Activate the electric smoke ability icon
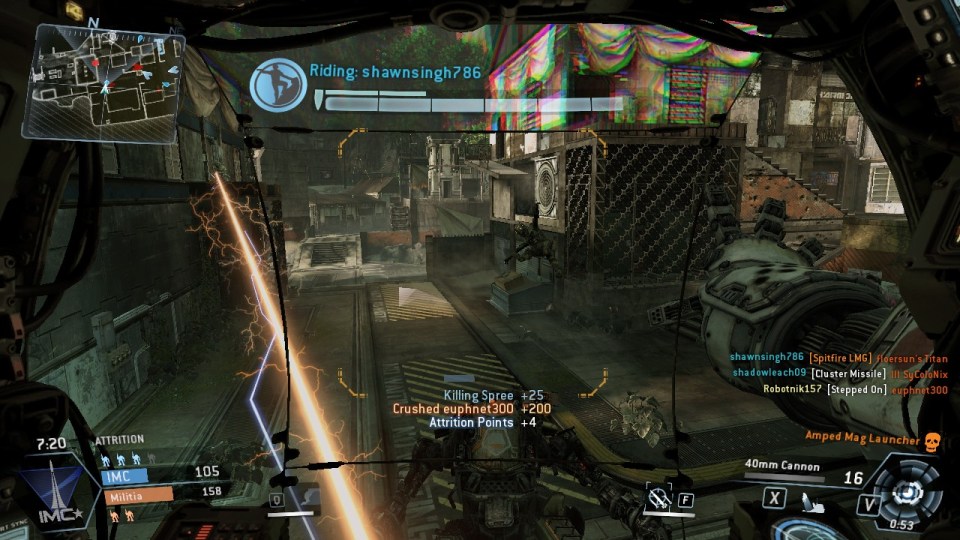This screenshot has height=540, width=960. [x=308, y=496]
